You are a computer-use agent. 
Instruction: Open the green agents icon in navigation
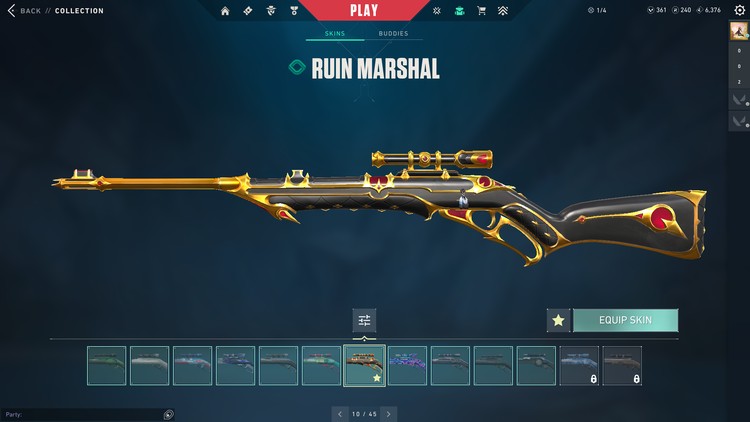coord(460,11)
